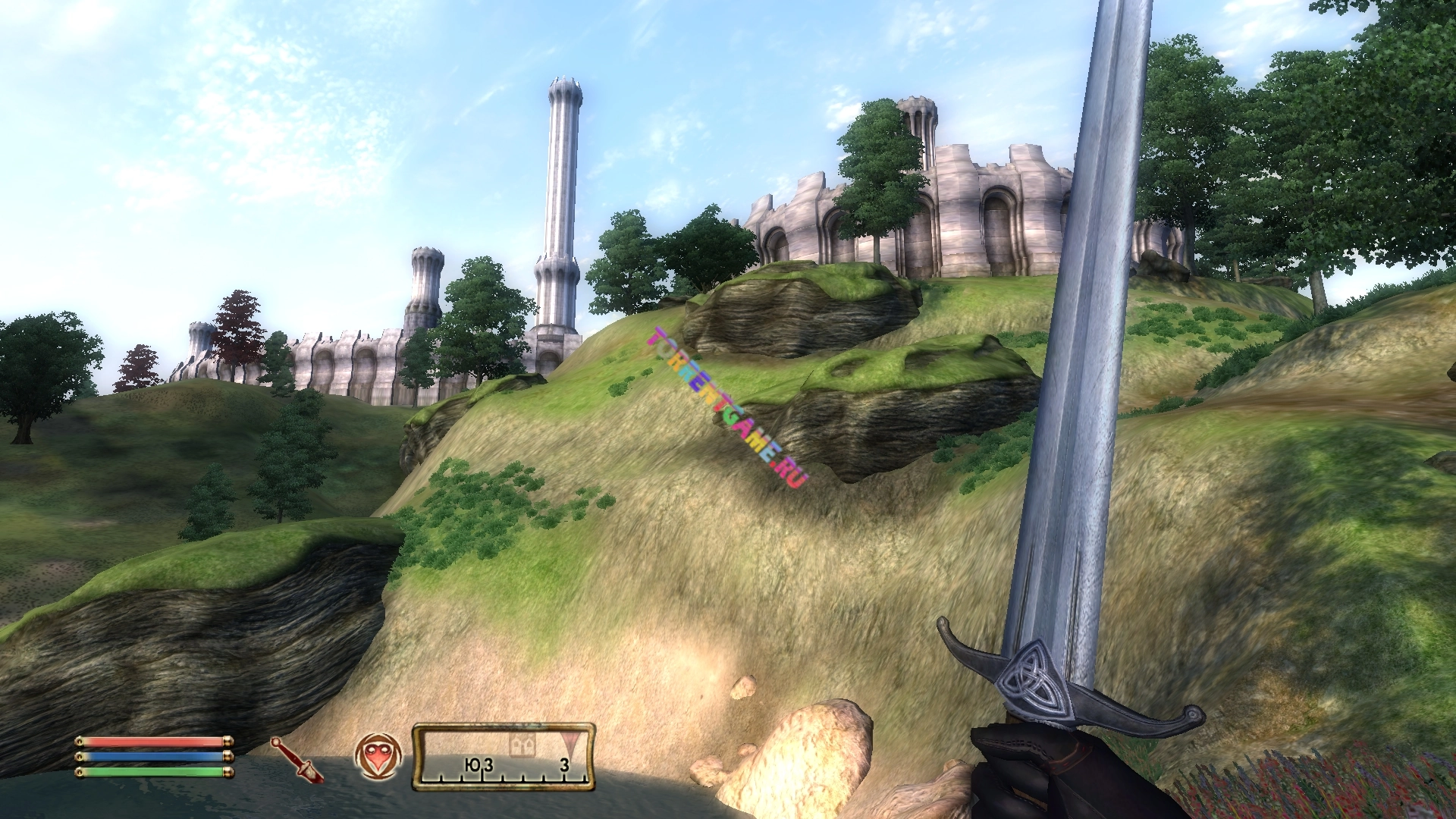Viewport: 1456px width, 819px height.
Task: Click the equipped sword weapon icon
Action: click(297, 760)
